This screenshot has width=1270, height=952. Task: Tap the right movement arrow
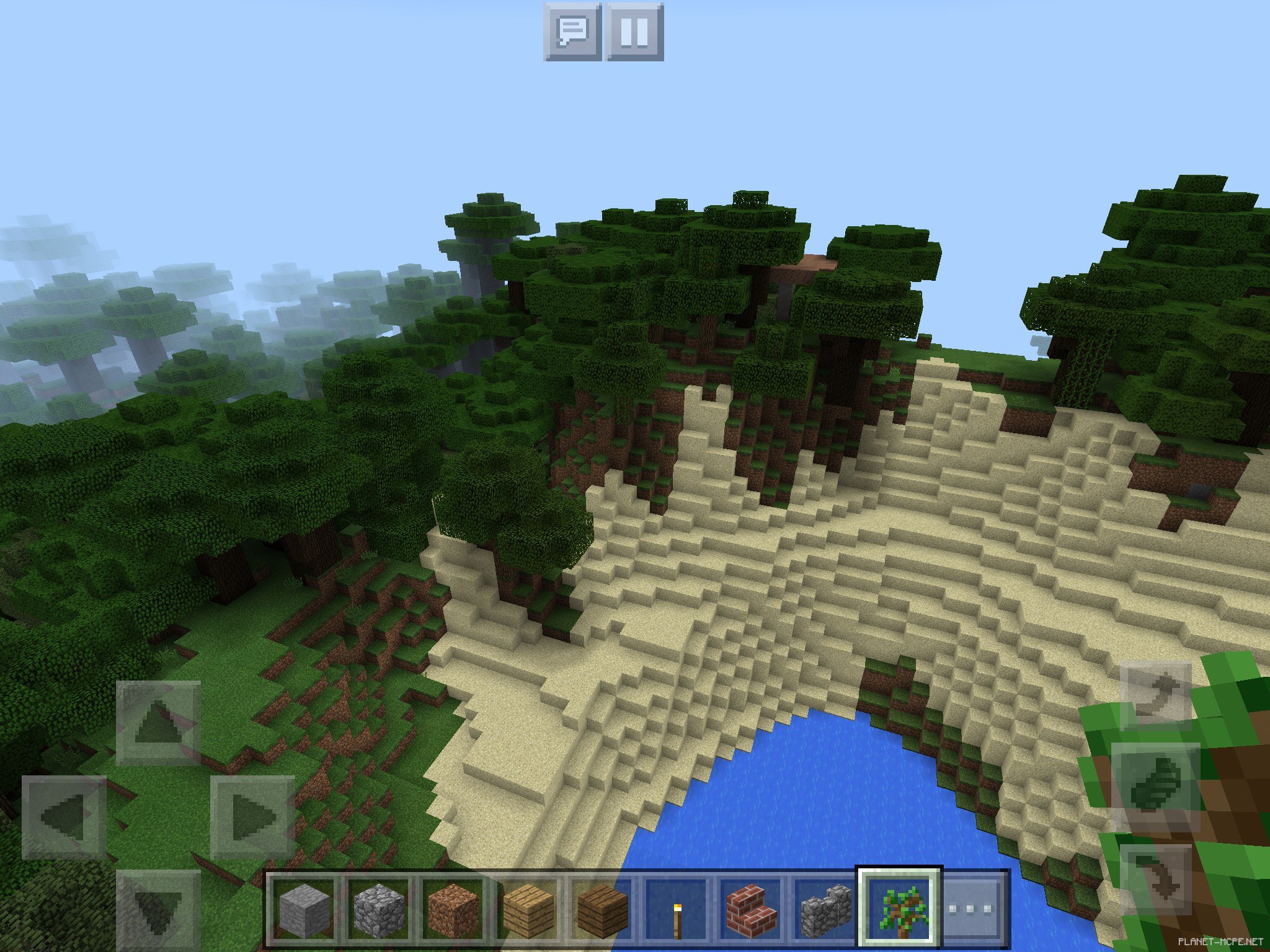pos(252,817)
